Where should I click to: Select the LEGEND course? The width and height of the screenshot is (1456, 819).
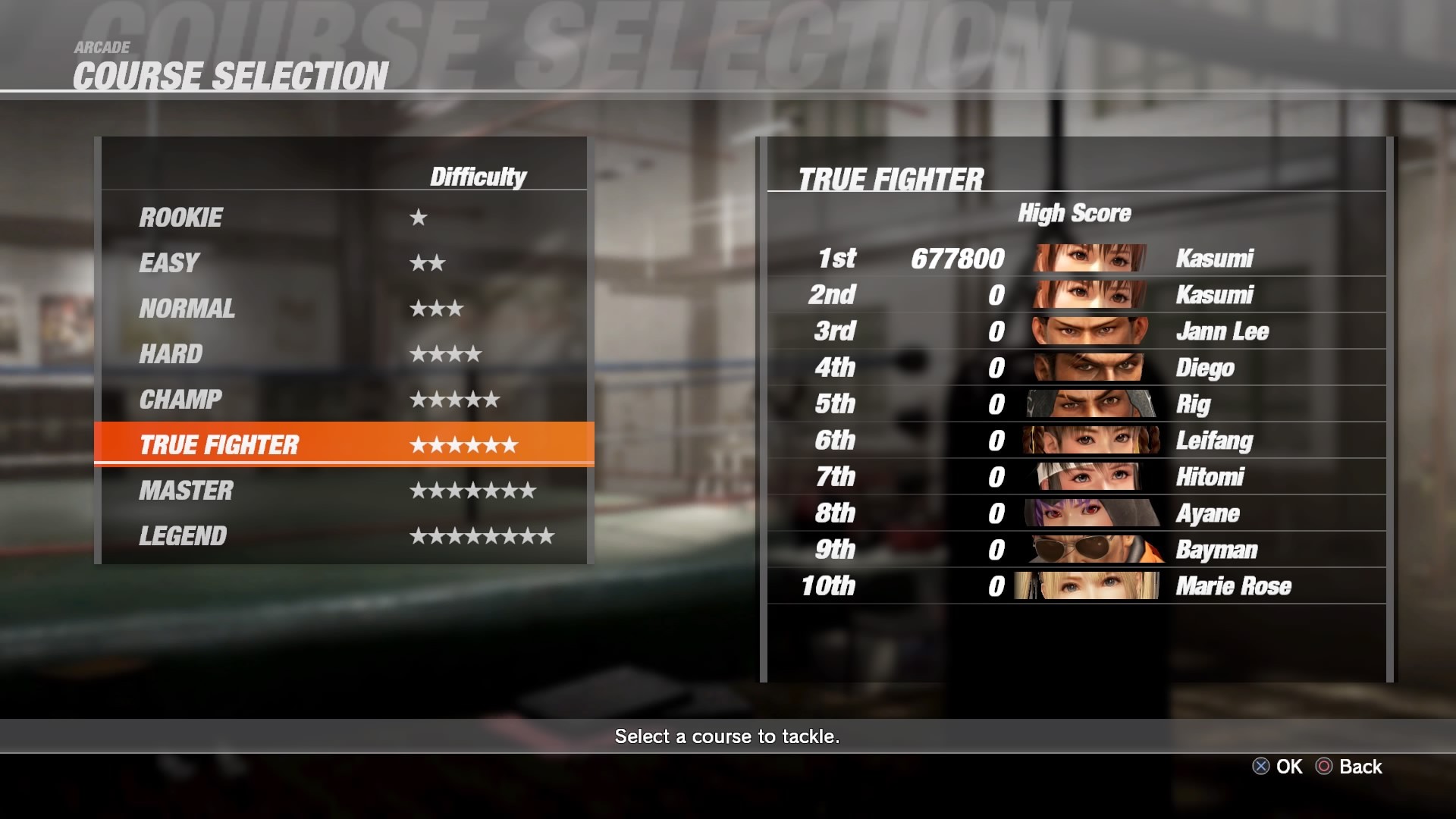coord(343,536)
